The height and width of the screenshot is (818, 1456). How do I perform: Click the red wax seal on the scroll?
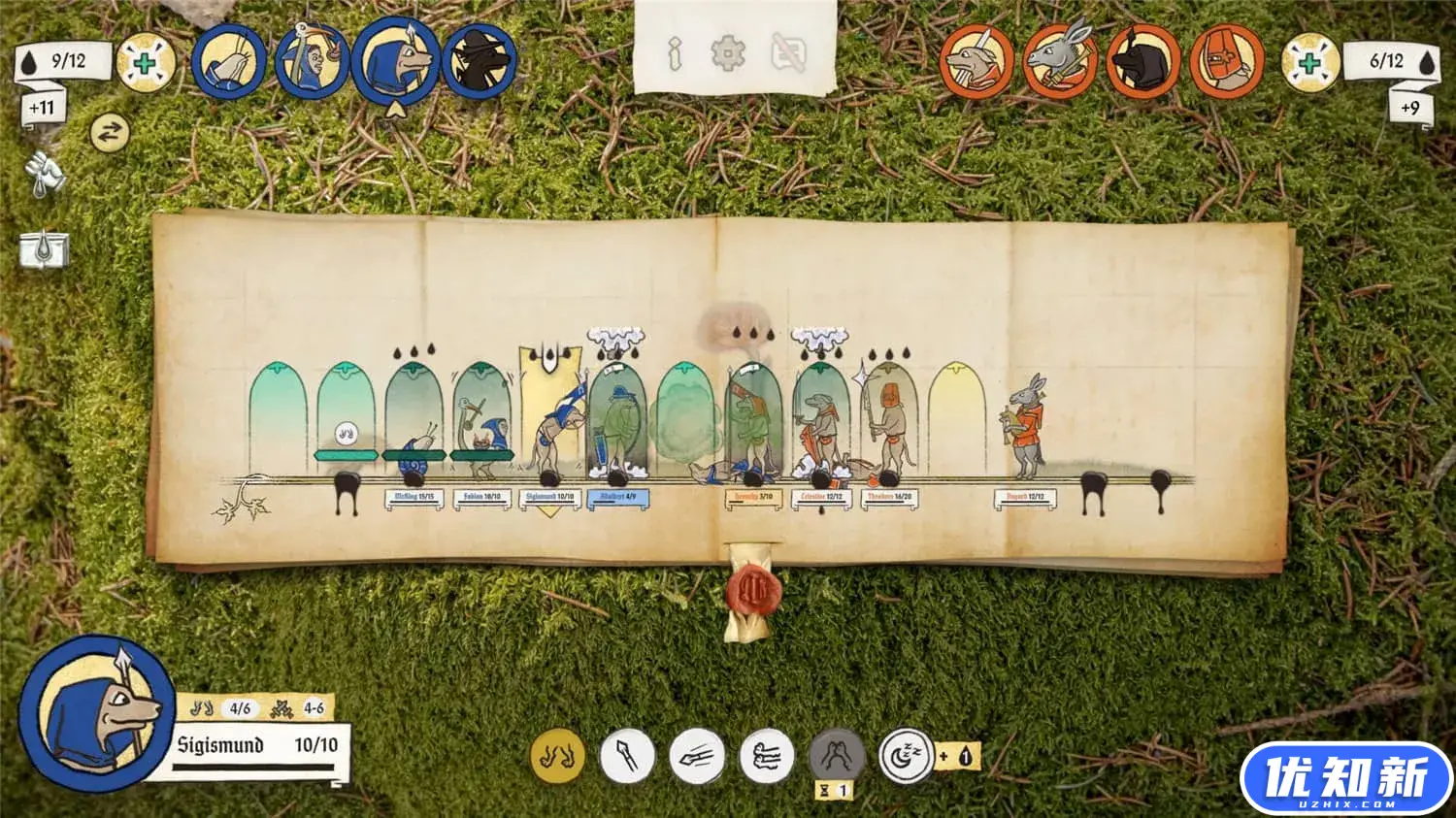(748, 587)
